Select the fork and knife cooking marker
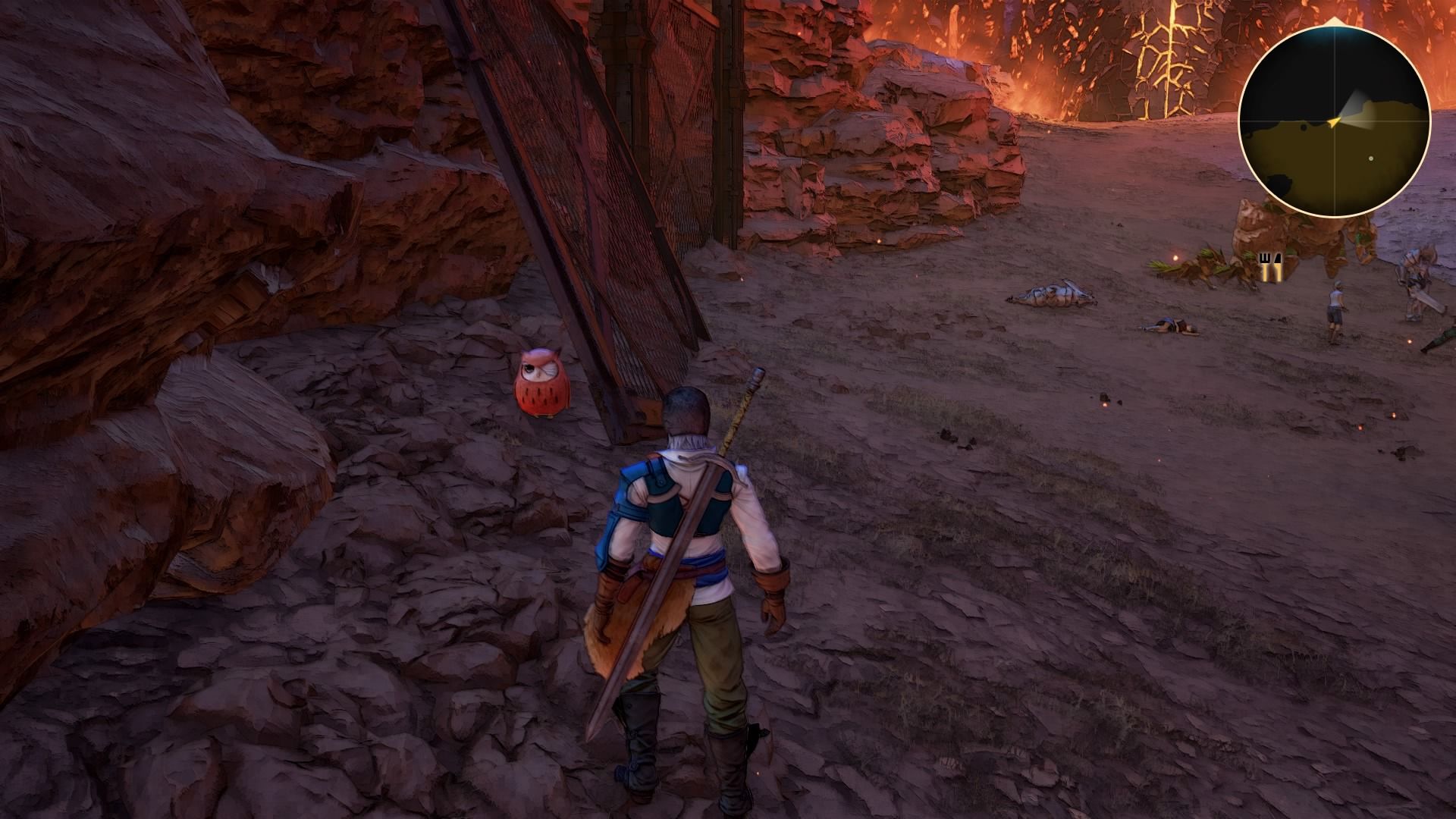 [x=1270, y=267]
